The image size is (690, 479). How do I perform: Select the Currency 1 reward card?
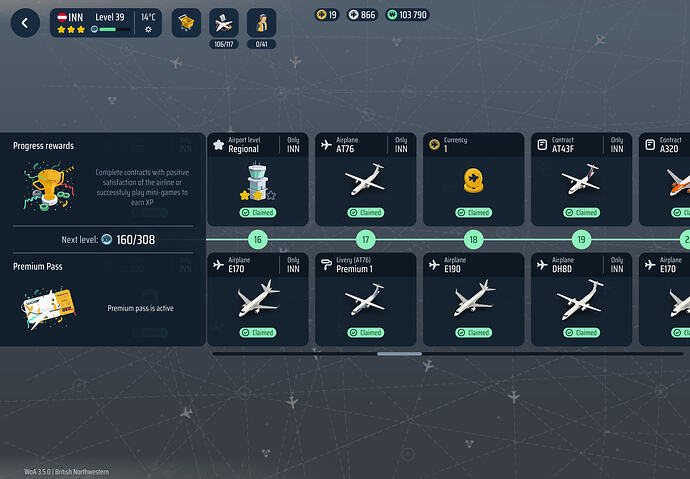click(x=473, y=179)
